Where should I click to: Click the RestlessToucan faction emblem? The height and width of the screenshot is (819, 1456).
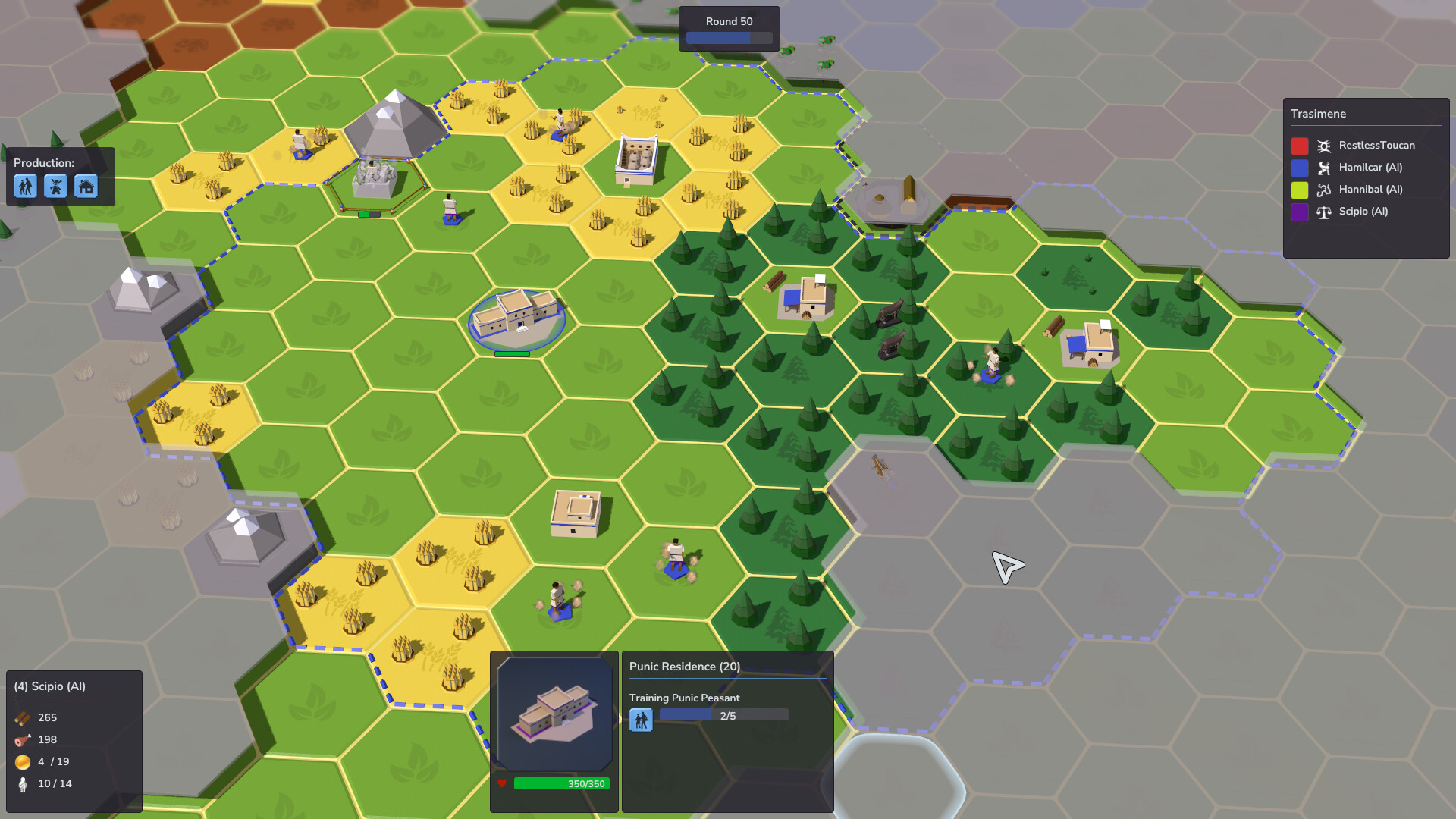(x=1323, y=145)
